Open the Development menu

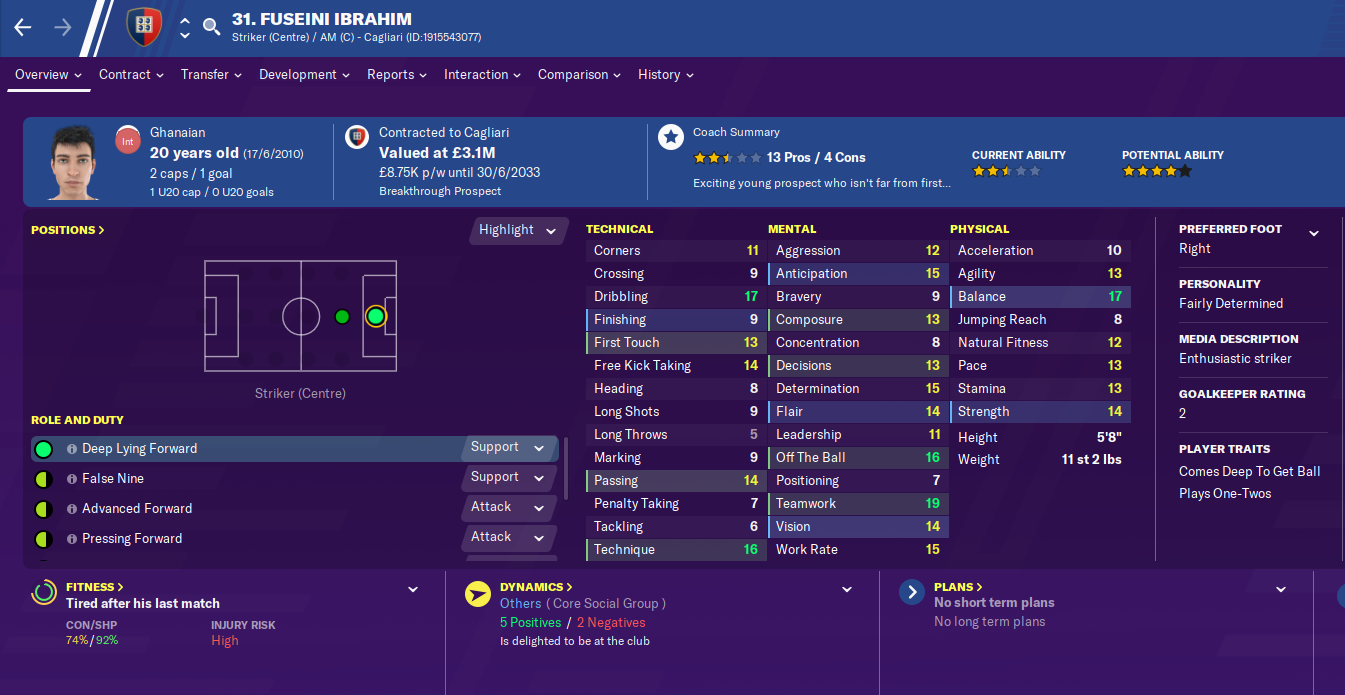click(304, 75)
